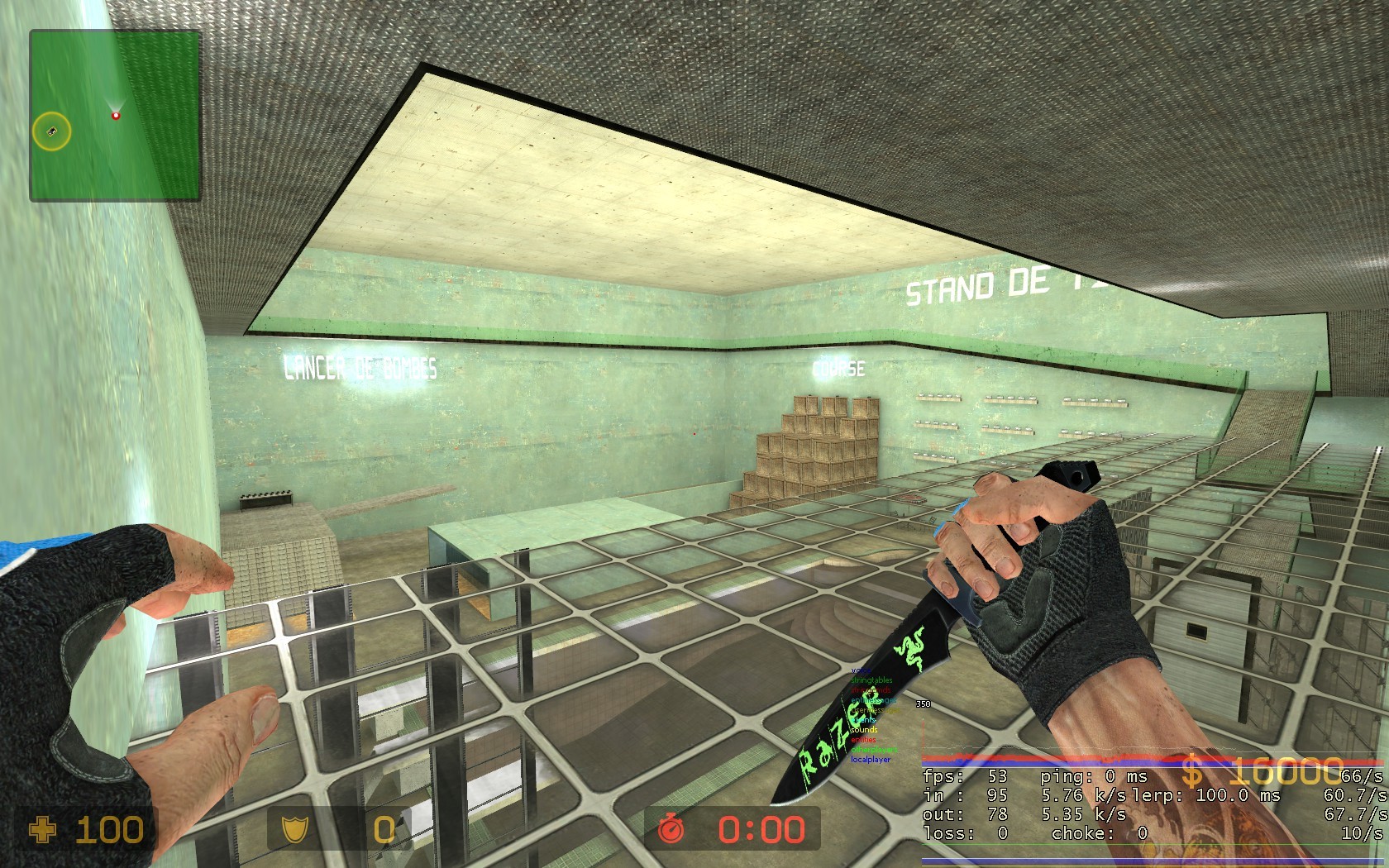Toggle the 'localplayer' entry in the net graph legend
Image resolution: width=1389 pixels, height=868 pixels.
click(870, 759)
